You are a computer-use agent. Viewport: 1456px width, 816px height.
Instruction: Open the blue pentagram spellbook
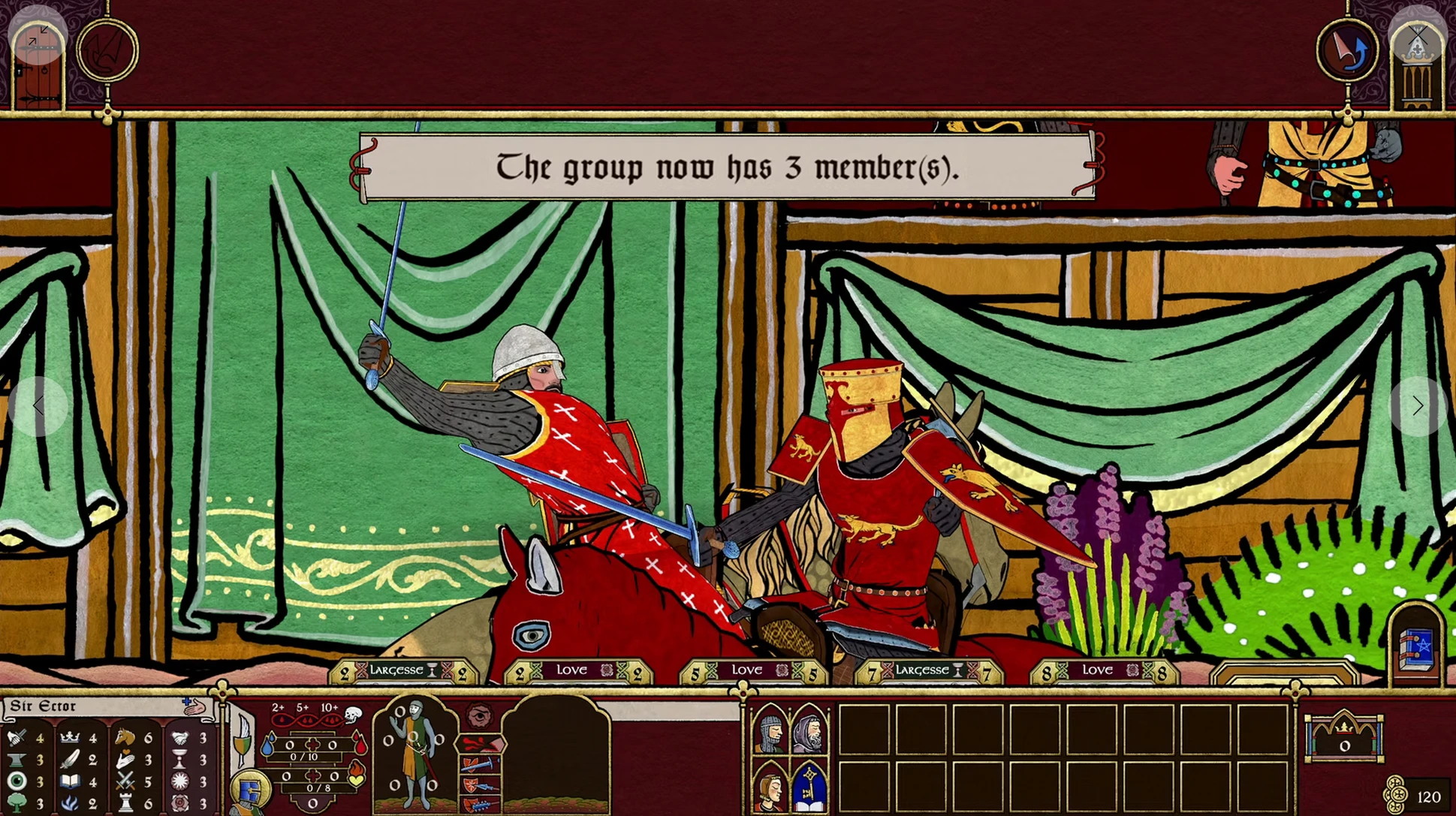click(x=1416, y=646)
